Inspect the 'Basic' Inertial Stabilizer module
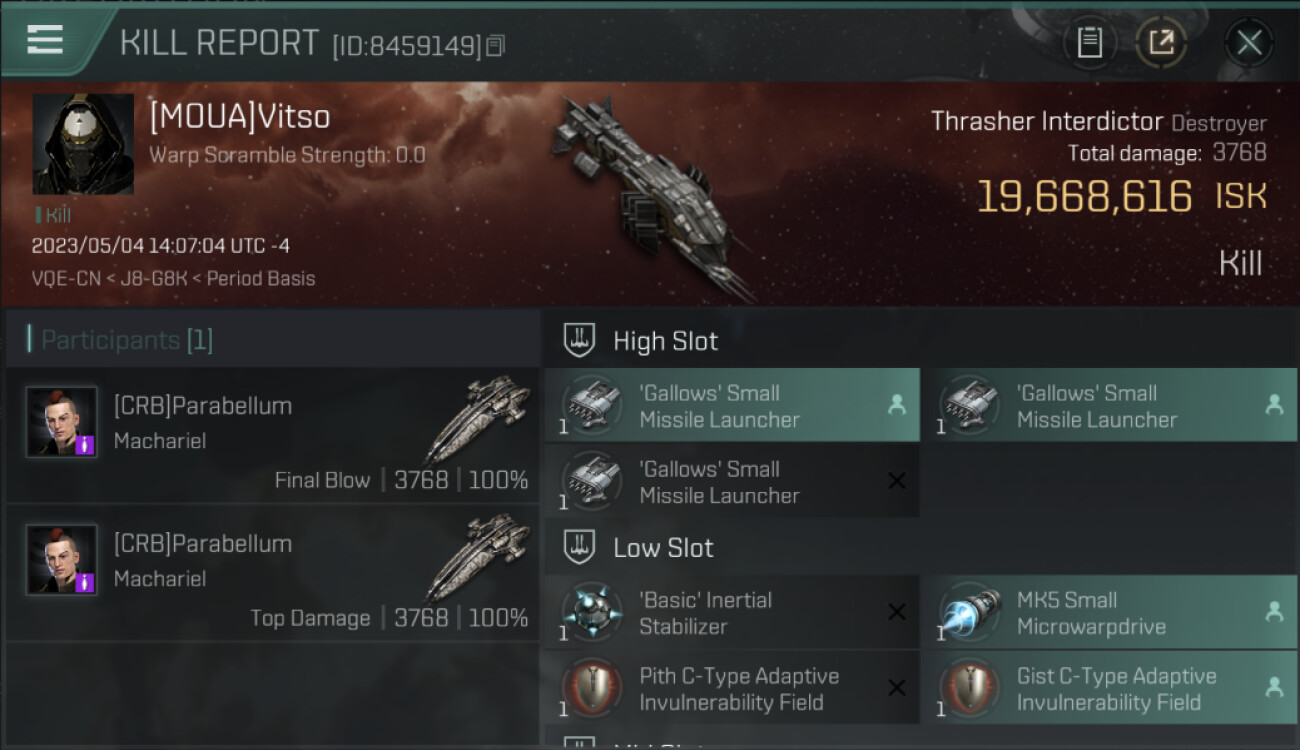The image size is (1300, 750). (x=731, y=613)
